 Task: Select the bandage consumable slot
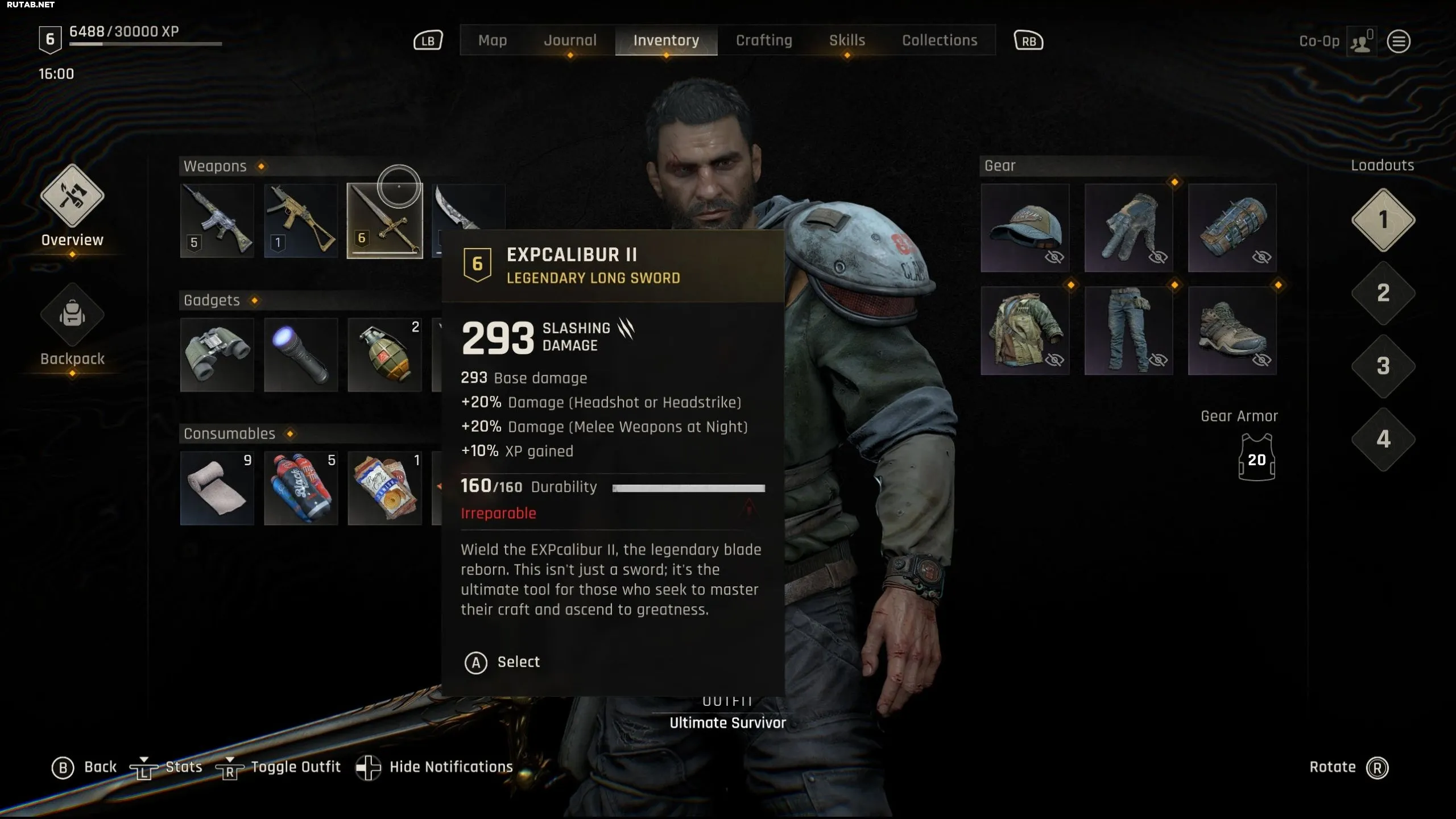pos(217,488)
